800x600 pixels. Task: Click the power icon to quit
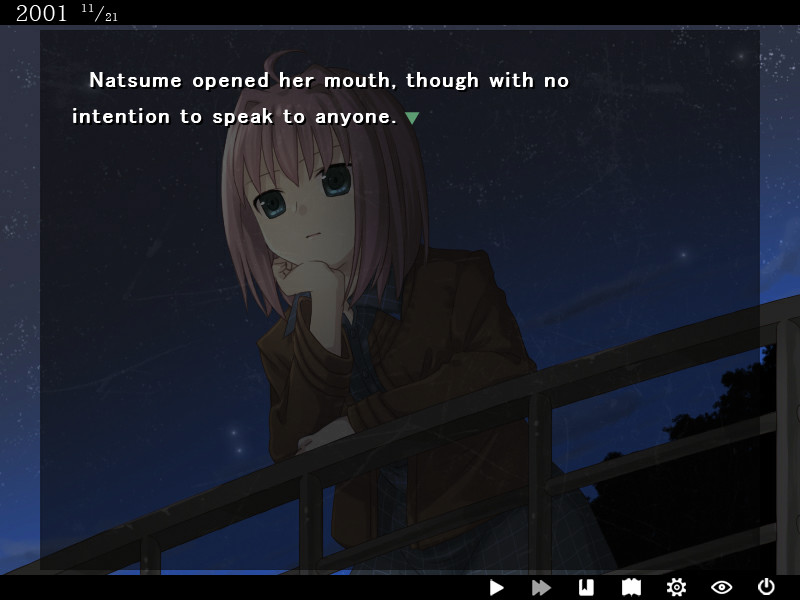[x=766, y=588]
